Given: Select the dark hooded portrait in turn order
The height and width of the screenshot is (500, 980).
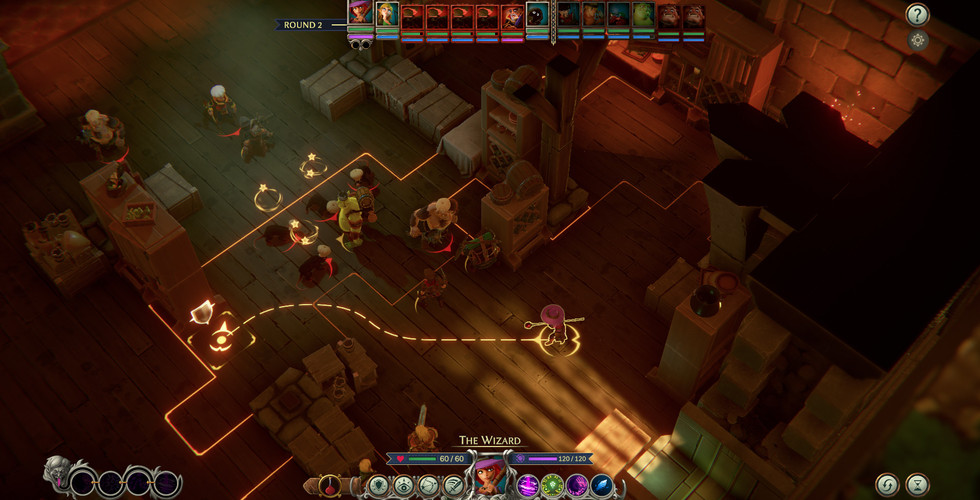Looking at the screenshot, I should coord(537,15).
